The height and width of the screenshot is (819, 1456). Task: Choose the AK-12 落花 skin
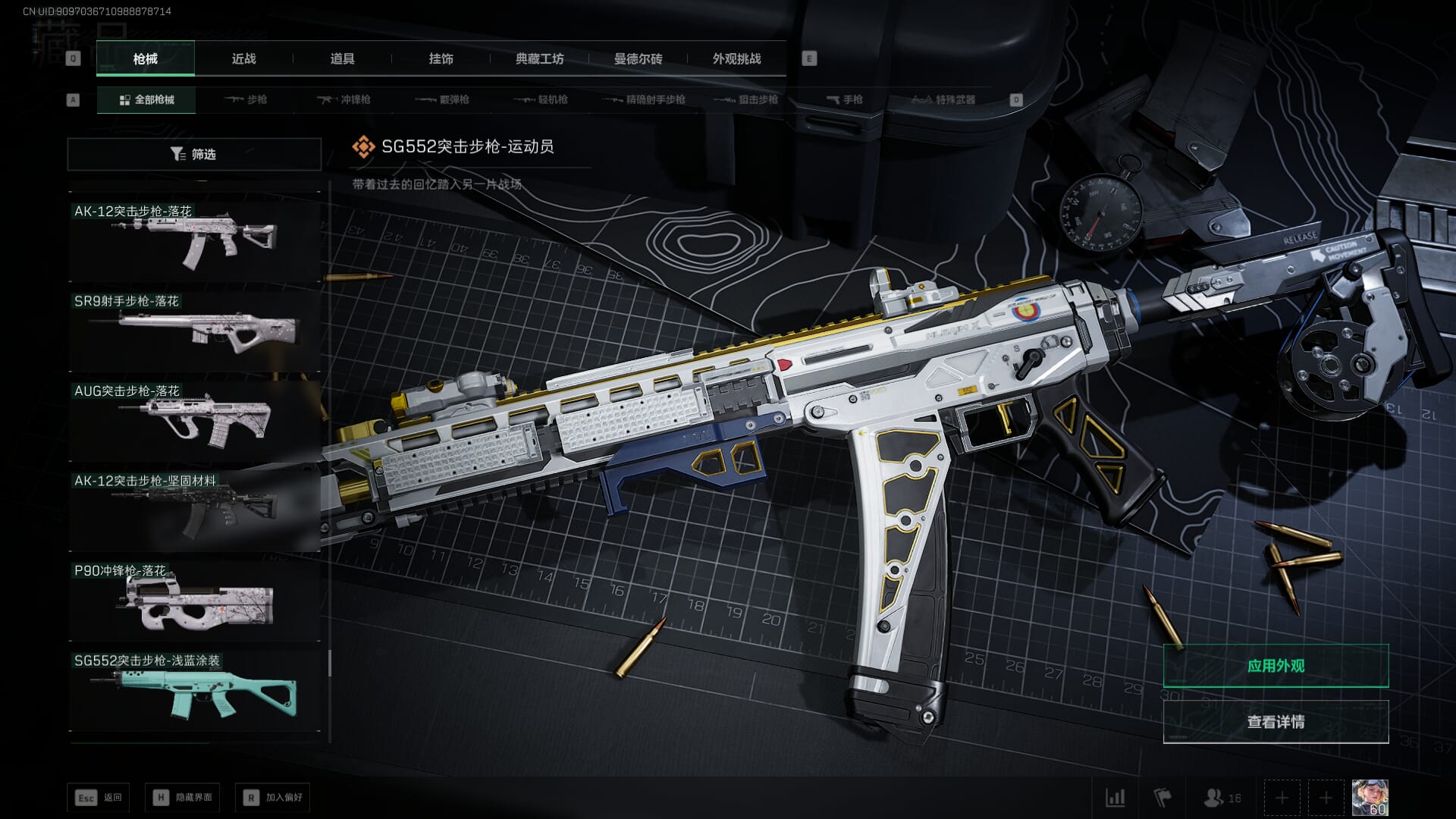(x=194, y=239)
